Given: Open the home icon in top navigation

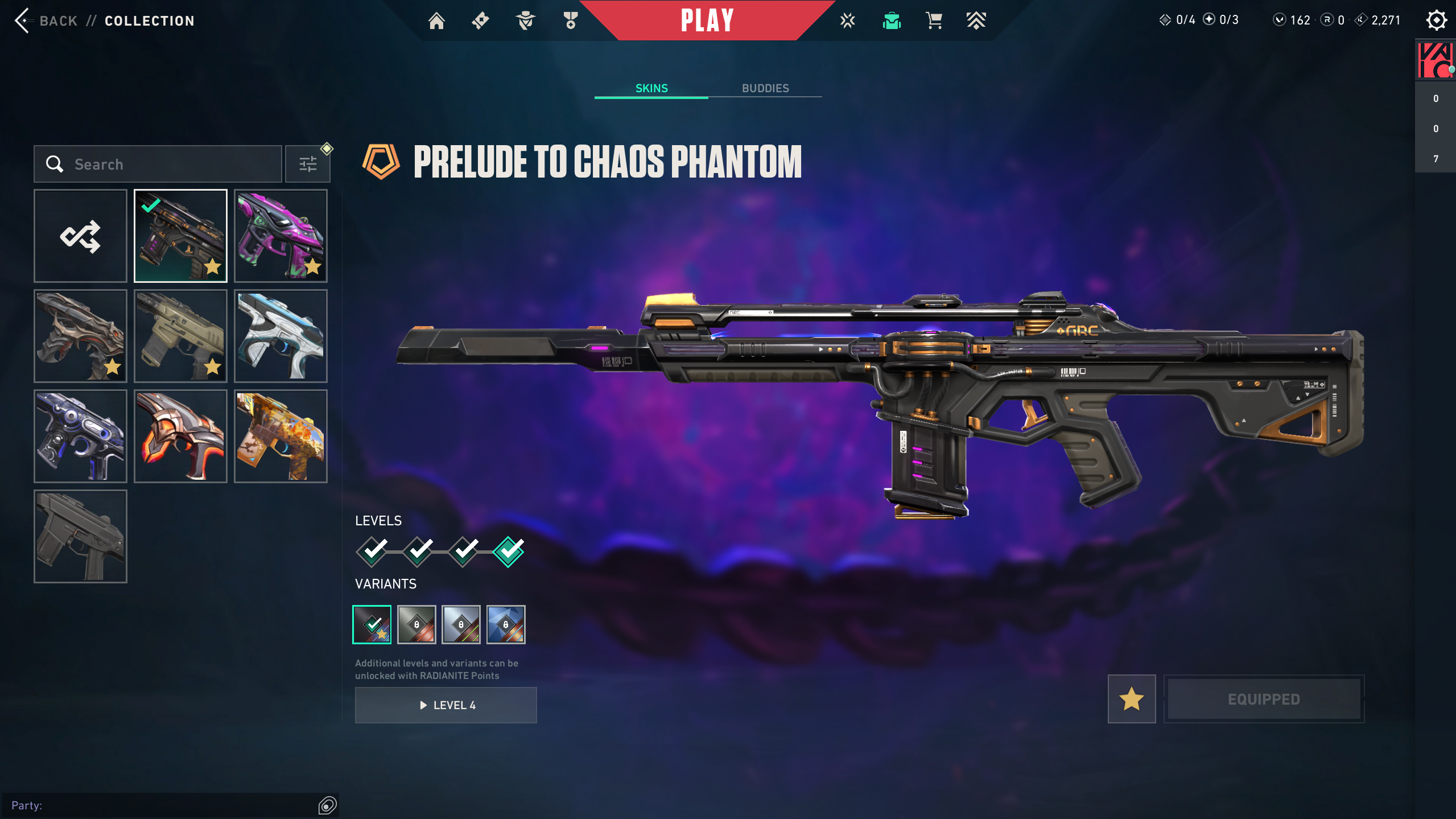Looking at the screenshot, I should pyautogui.click(x=436, y=21).
